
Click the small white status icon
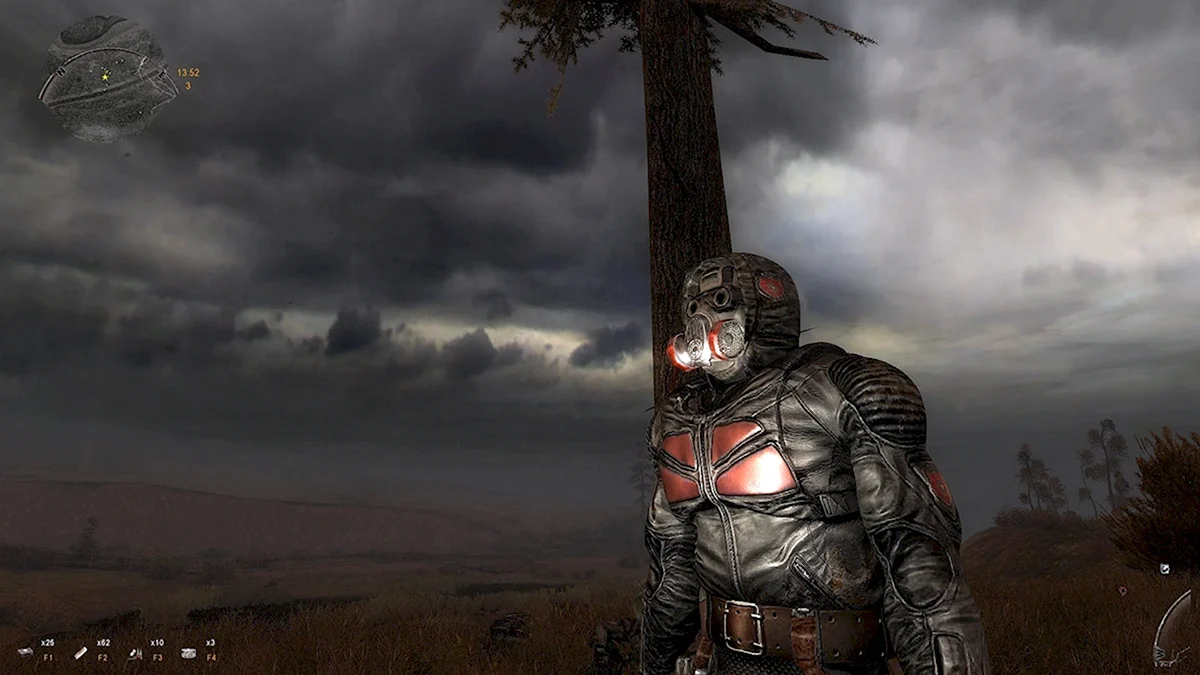coord(1166,569)
